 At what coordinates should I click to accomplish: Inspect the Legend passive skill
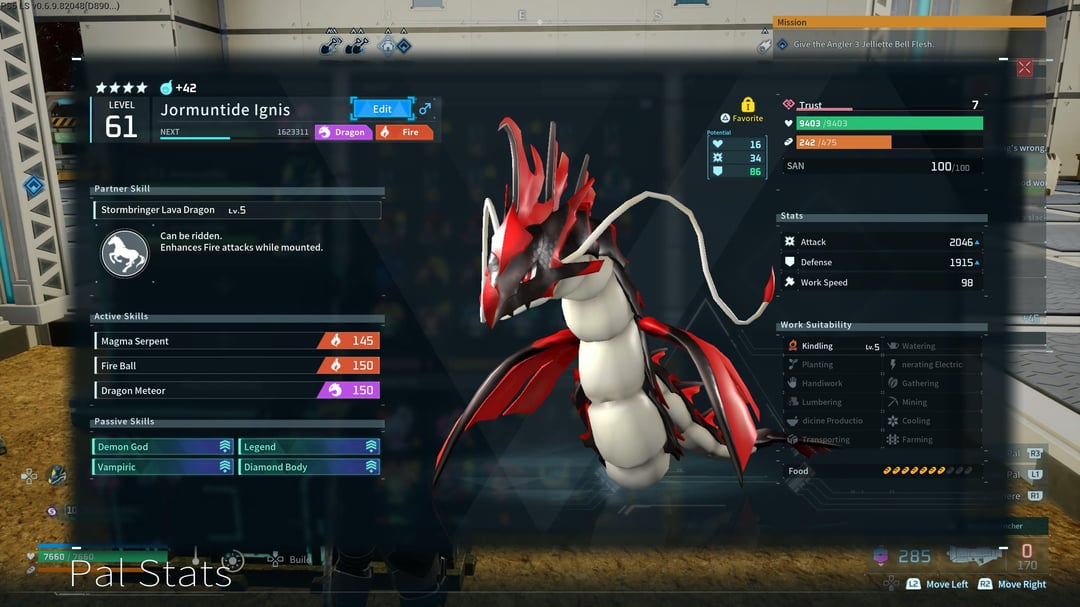tap(309, 447)
